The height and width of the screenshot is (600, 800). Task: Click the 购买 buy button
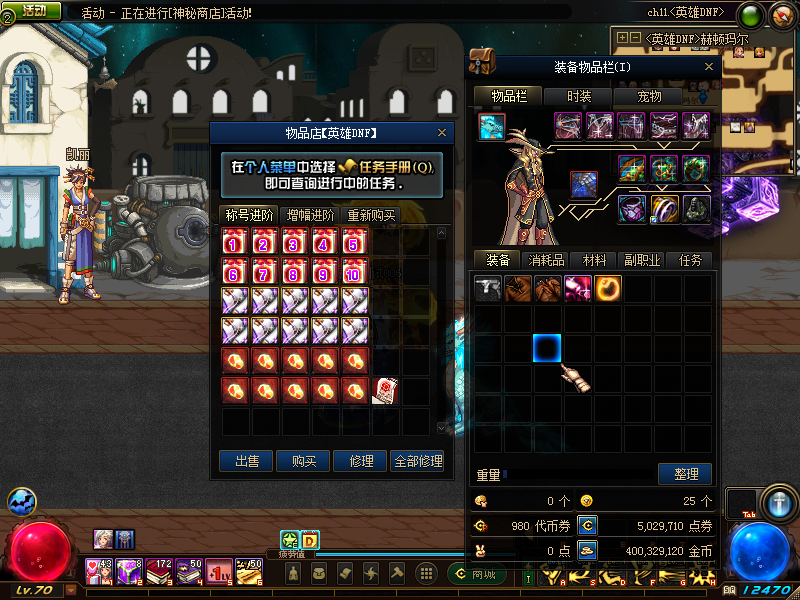303,461
